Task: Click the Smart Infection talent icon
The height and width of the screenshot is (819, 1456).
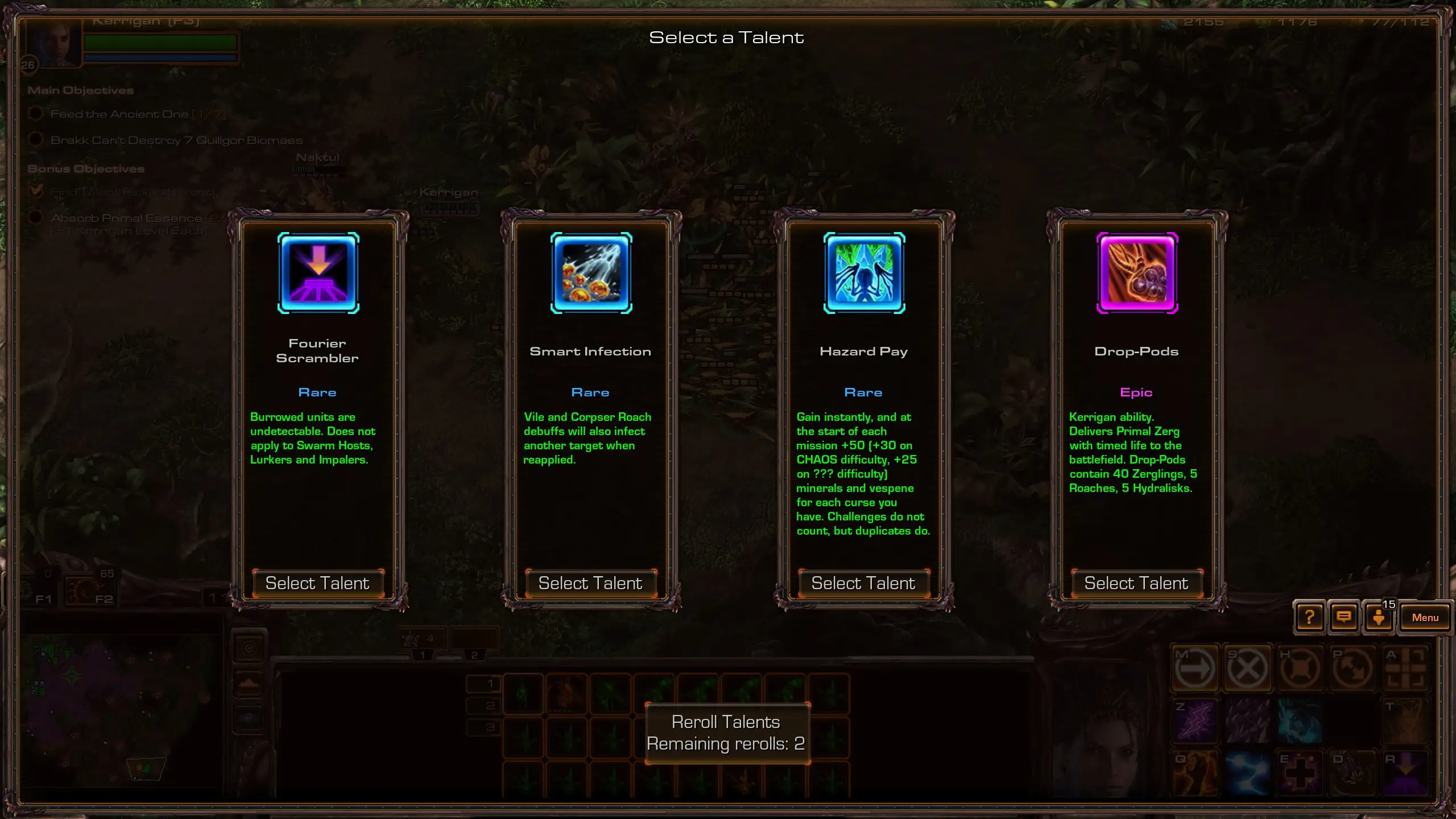Action: click(591, 273)
